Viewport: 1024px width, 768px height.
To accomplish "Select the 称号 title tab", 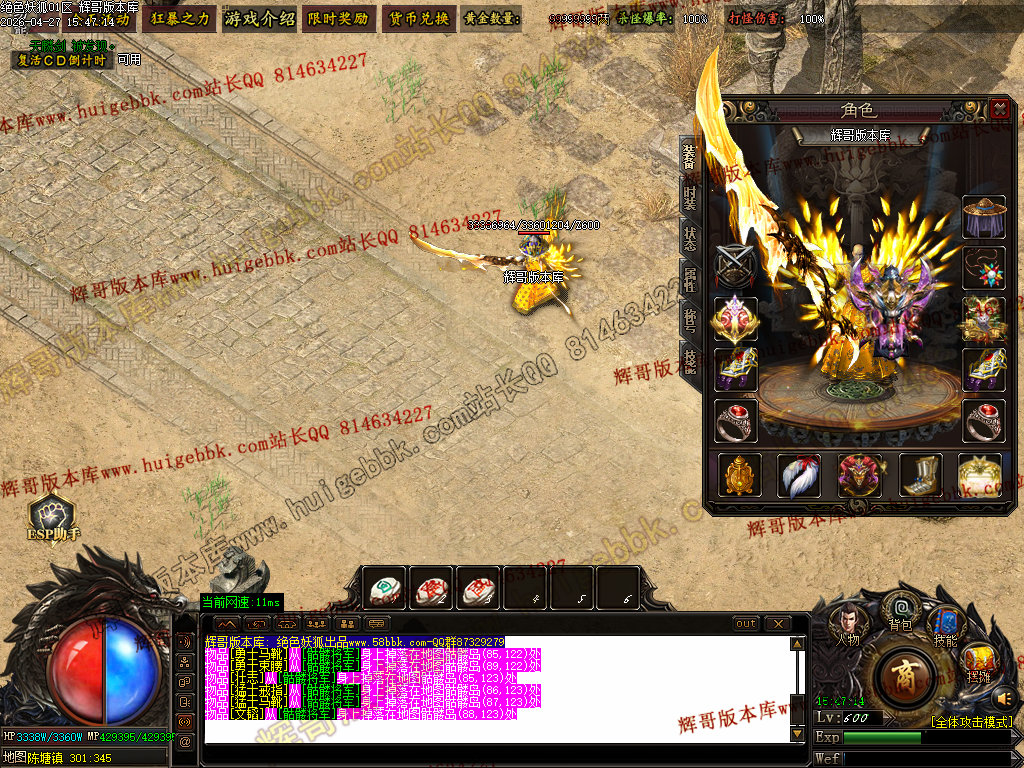I will pyautogui.click(x=690, y=319).
